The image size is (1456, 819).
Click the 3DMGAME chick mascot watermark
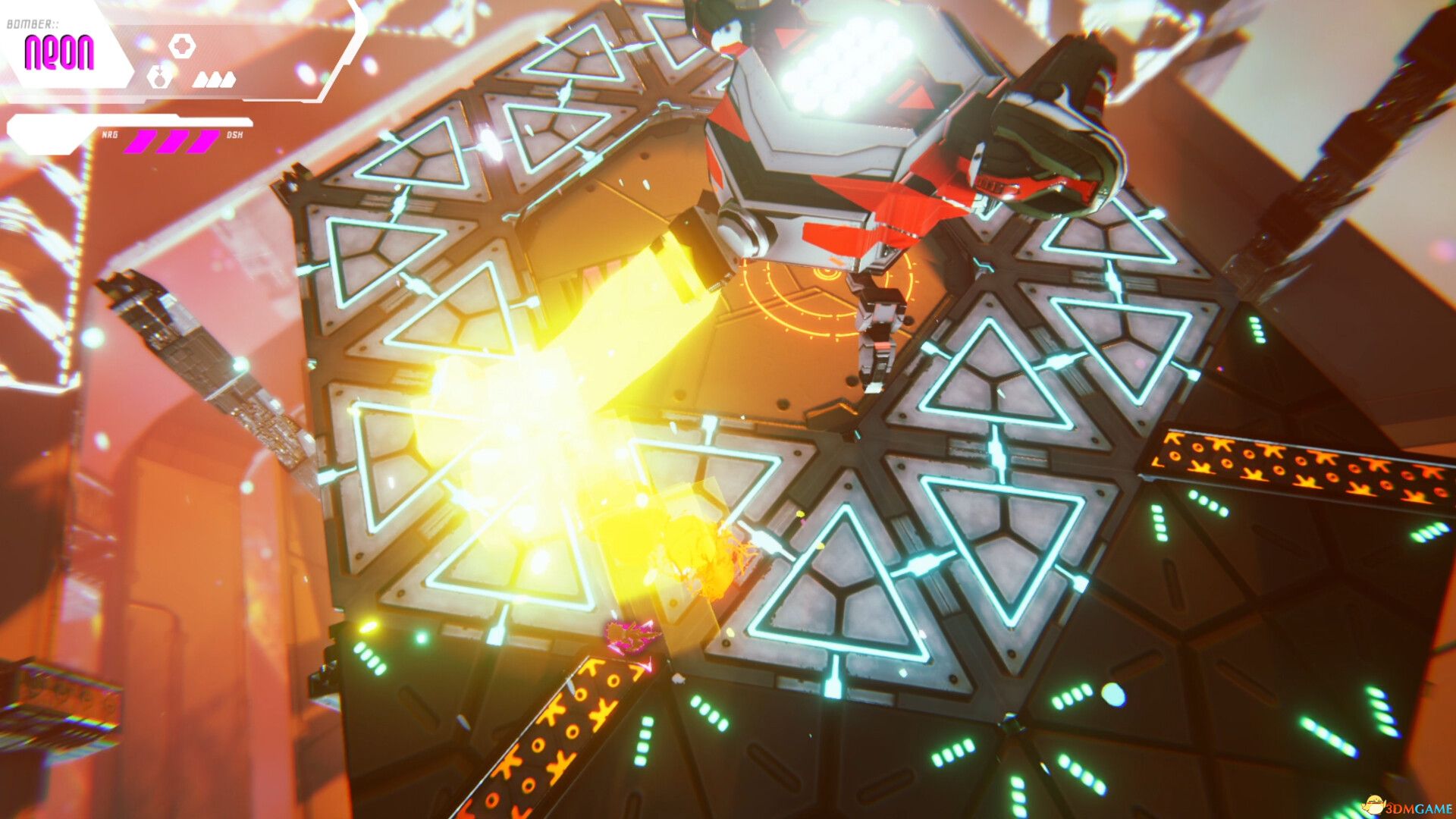coord(1374,804)
